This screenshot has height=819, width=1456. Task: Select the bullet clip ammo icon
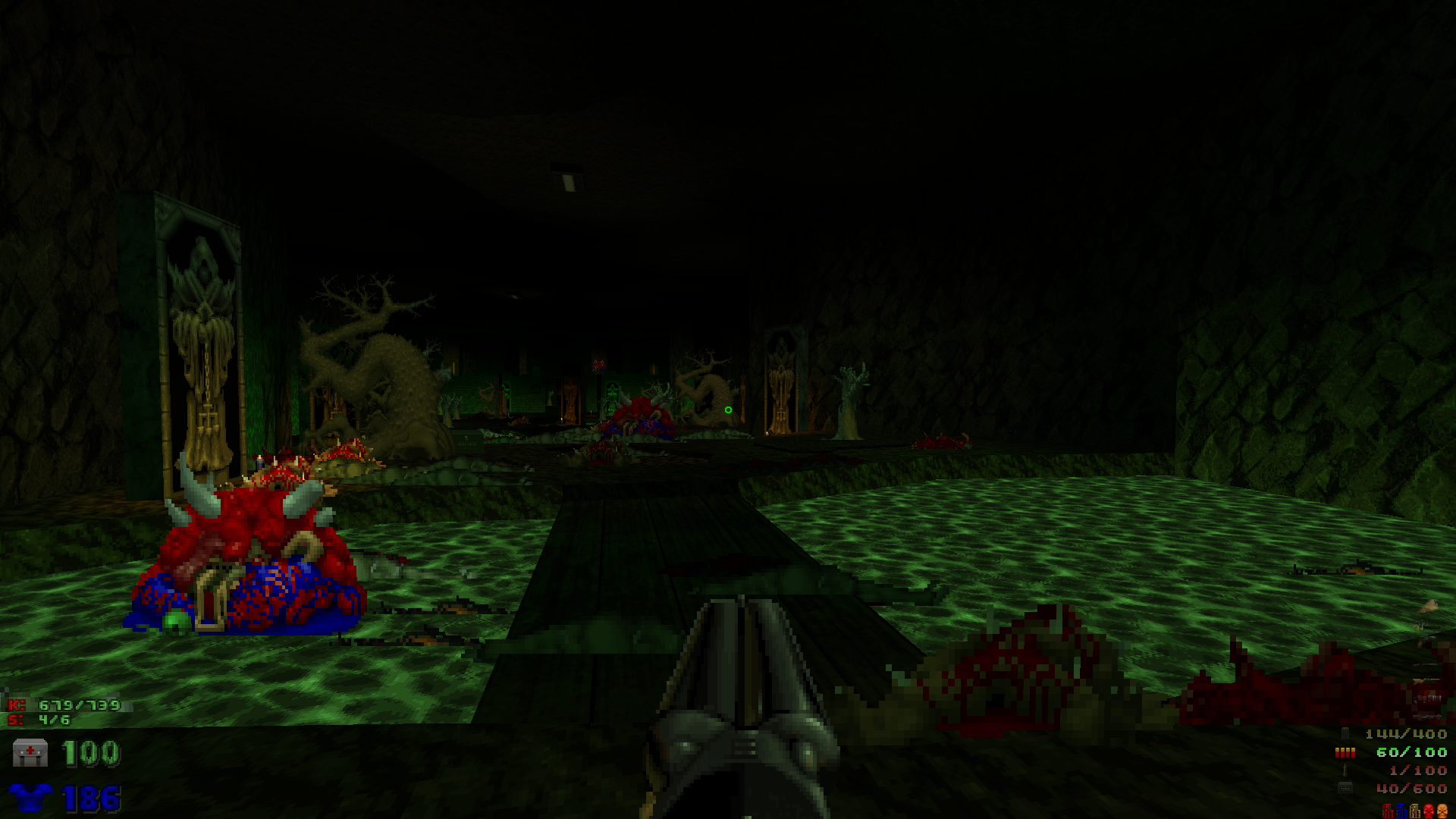click(x=1345, y=733)
